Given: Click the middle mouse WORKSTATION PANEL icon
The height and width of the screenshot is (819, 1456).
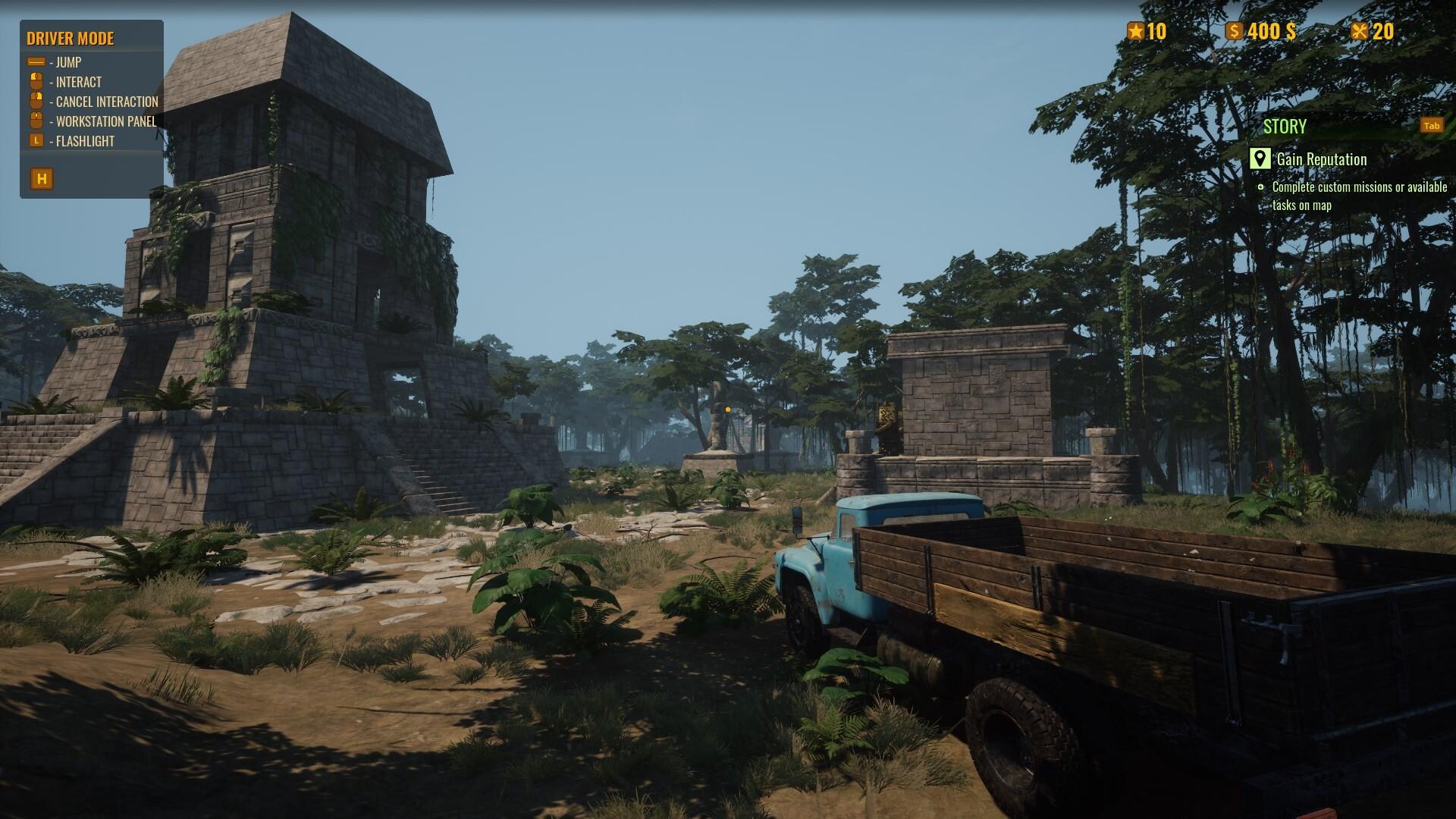Looking at the screenshot, I should [36, 121].
